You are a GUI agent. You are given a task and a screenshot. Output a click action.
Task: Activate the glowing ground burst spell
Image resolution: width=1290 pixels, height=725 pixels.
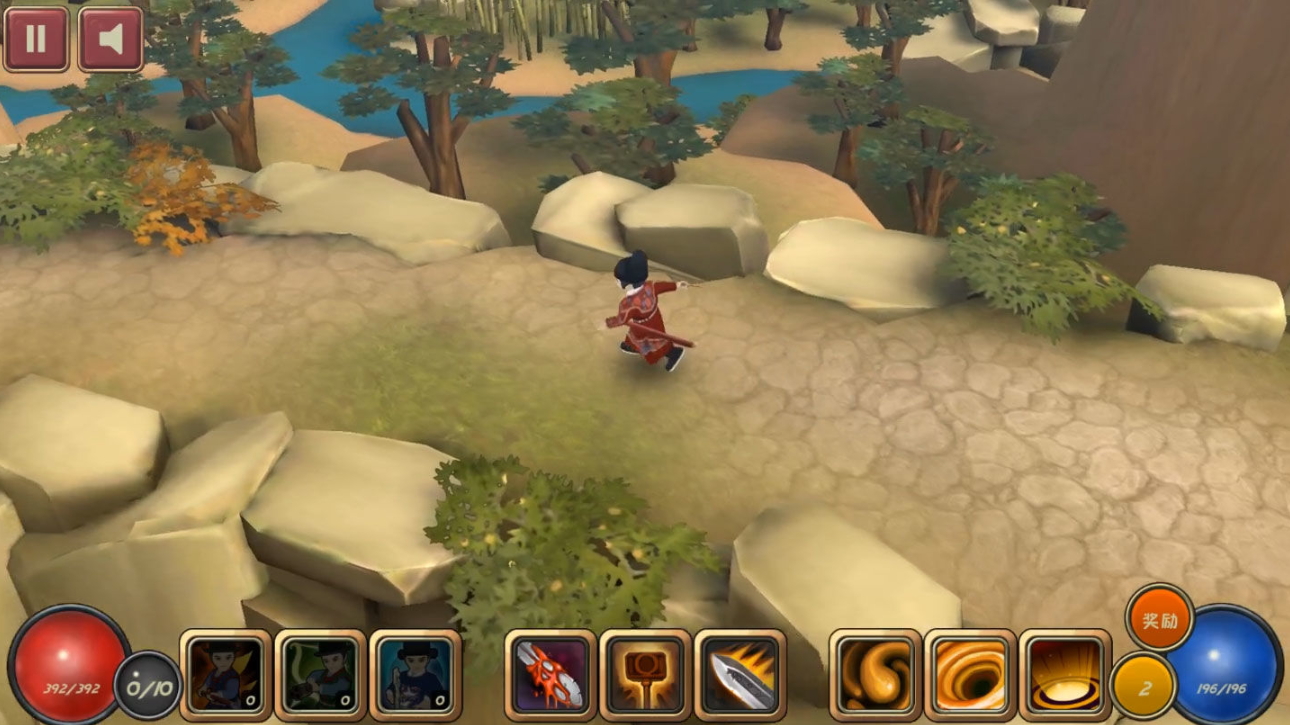point(1065,675)
